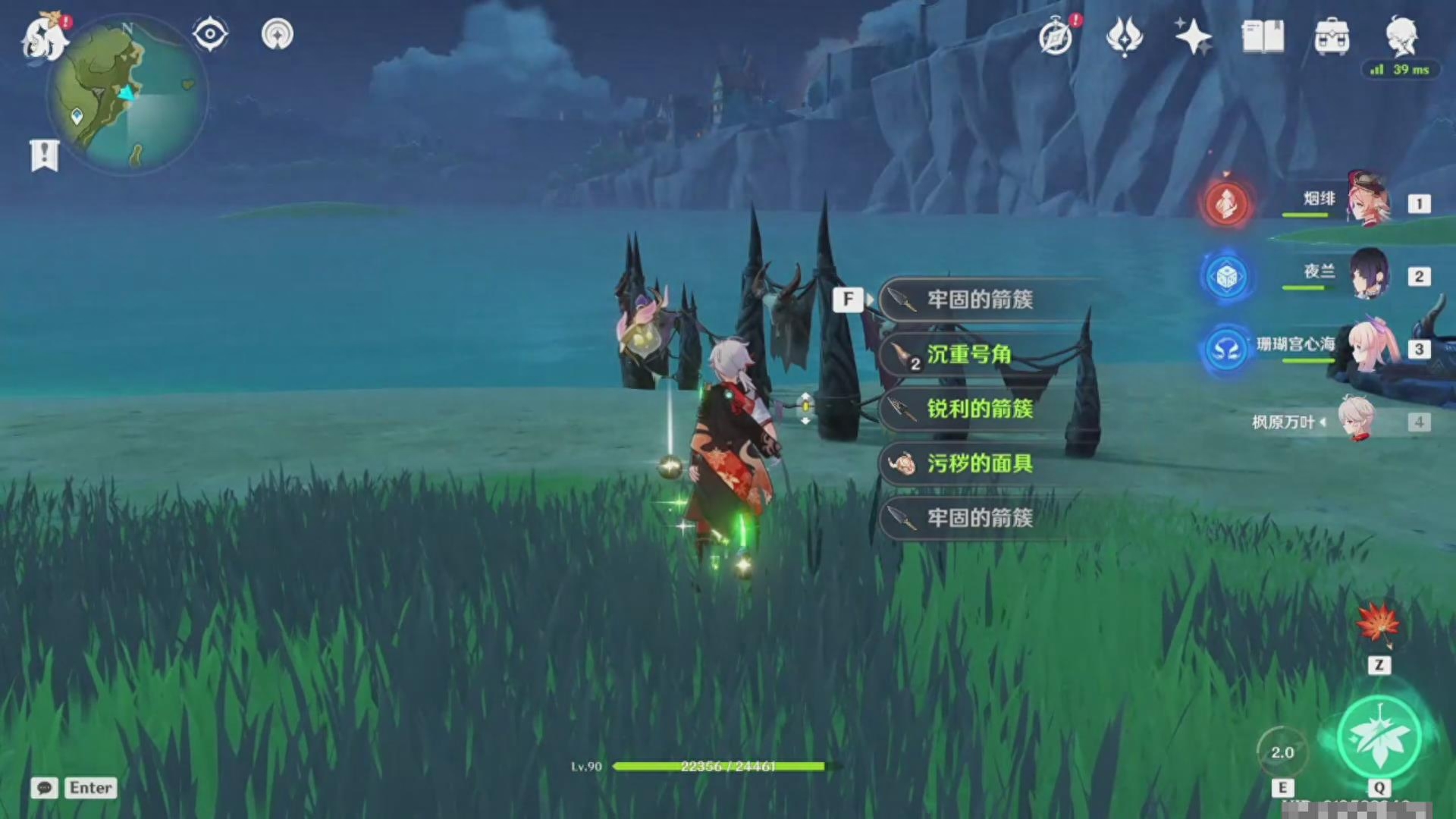Open the quest navigation eye icon
This screenshot has height=819, width=1456.
210,34
